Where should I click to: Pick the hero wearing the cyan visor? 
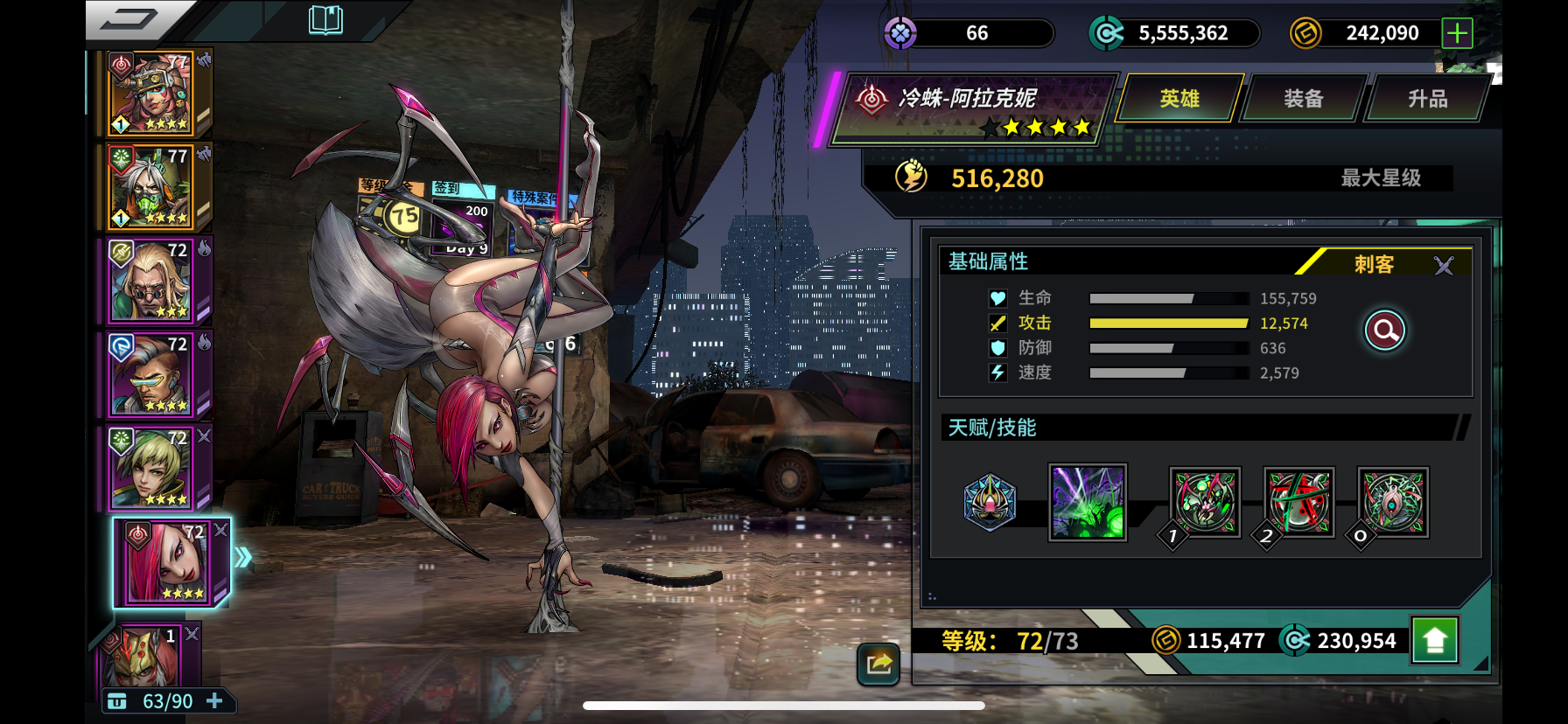(x=150, y=374)
